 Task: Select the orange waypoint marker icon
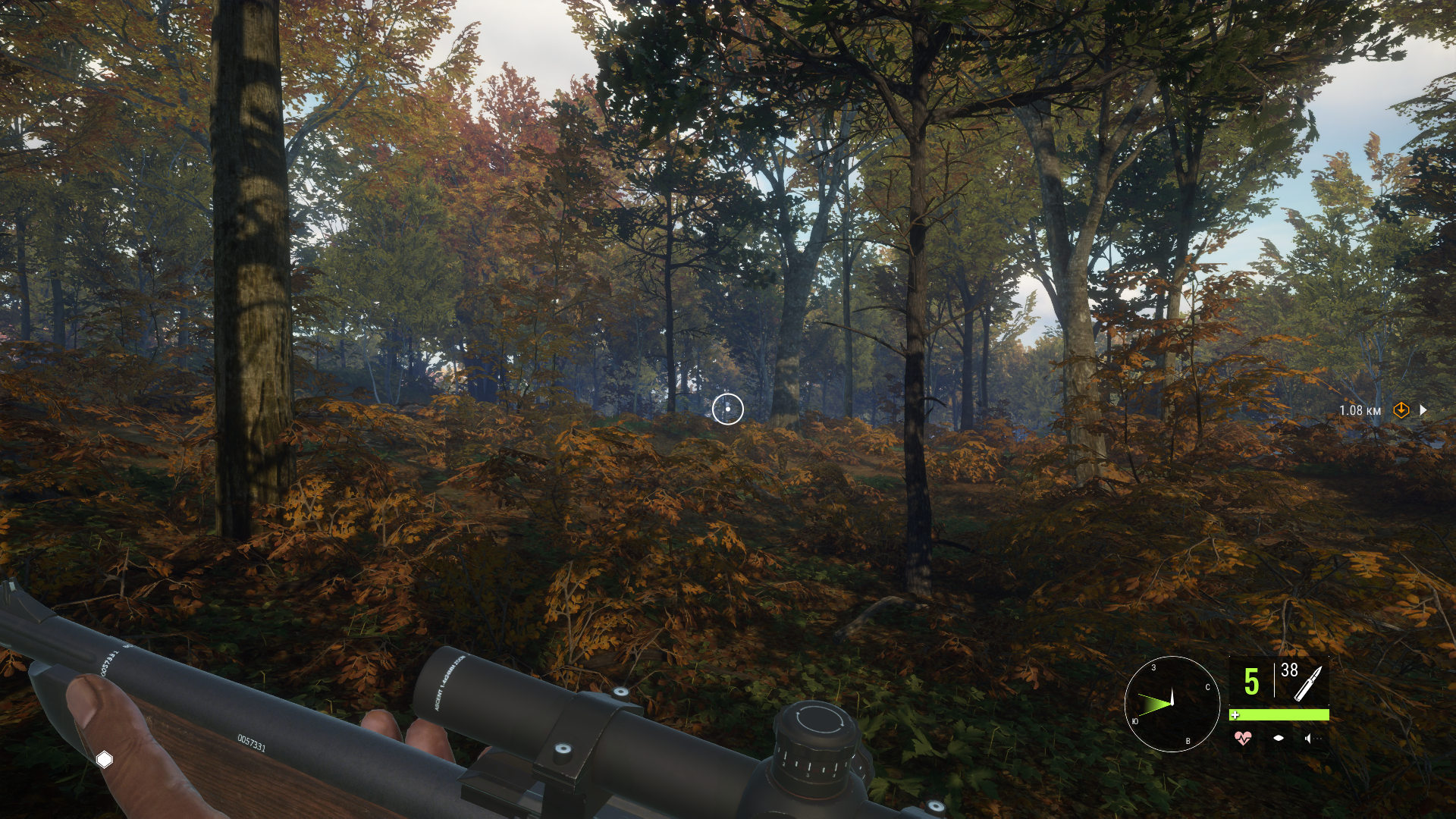pos(1401,410)
